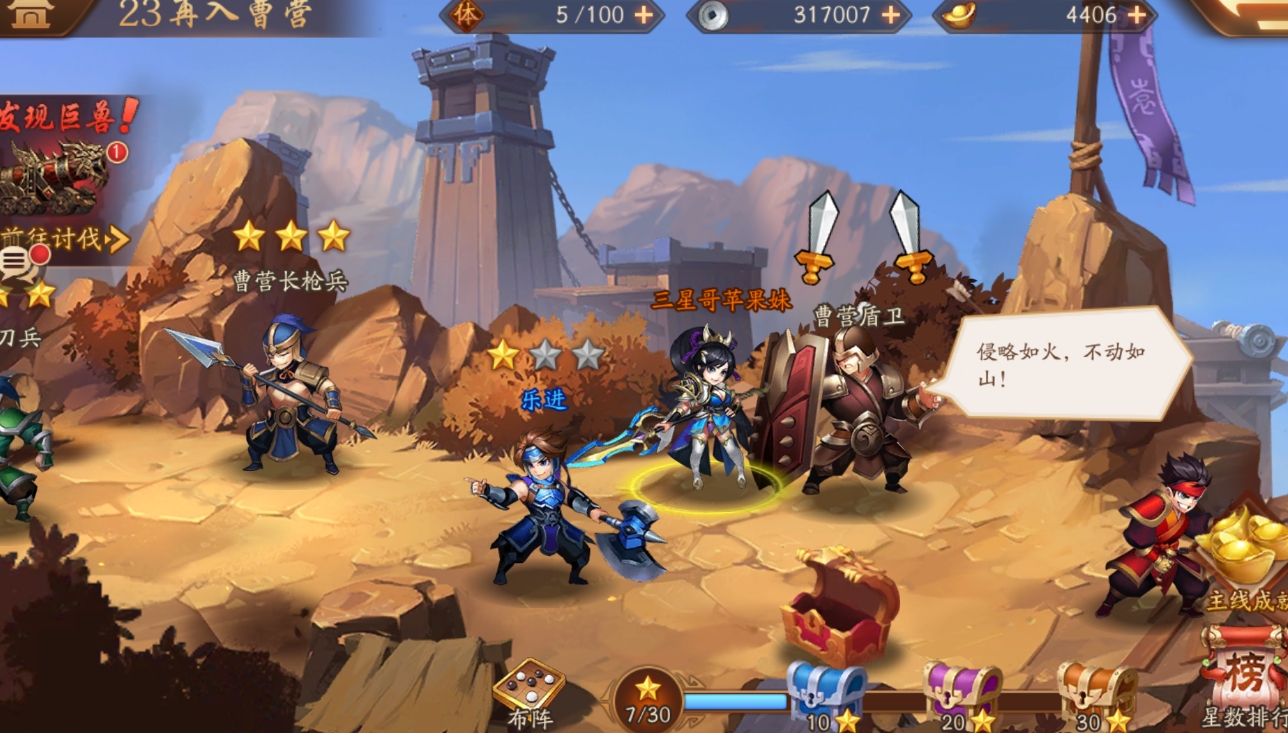The image size is (1288, 733).
Task: Open the 布阵 formation screen
Action: coord(529,693)
